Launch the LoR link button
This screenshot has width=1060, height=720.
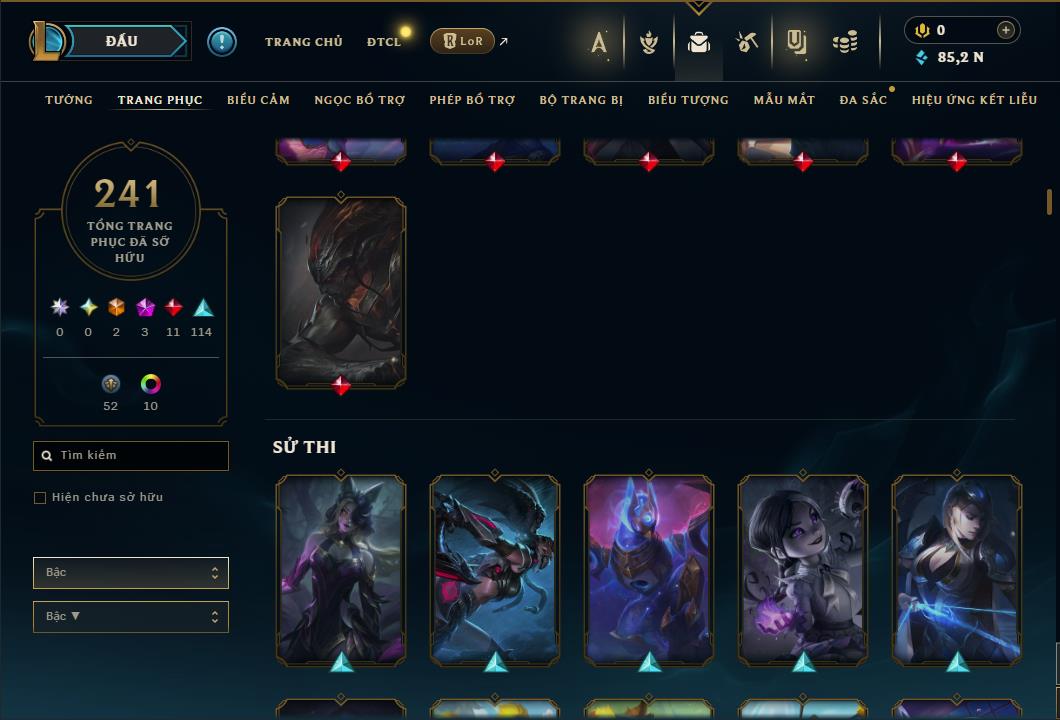[x=462, y=41]
